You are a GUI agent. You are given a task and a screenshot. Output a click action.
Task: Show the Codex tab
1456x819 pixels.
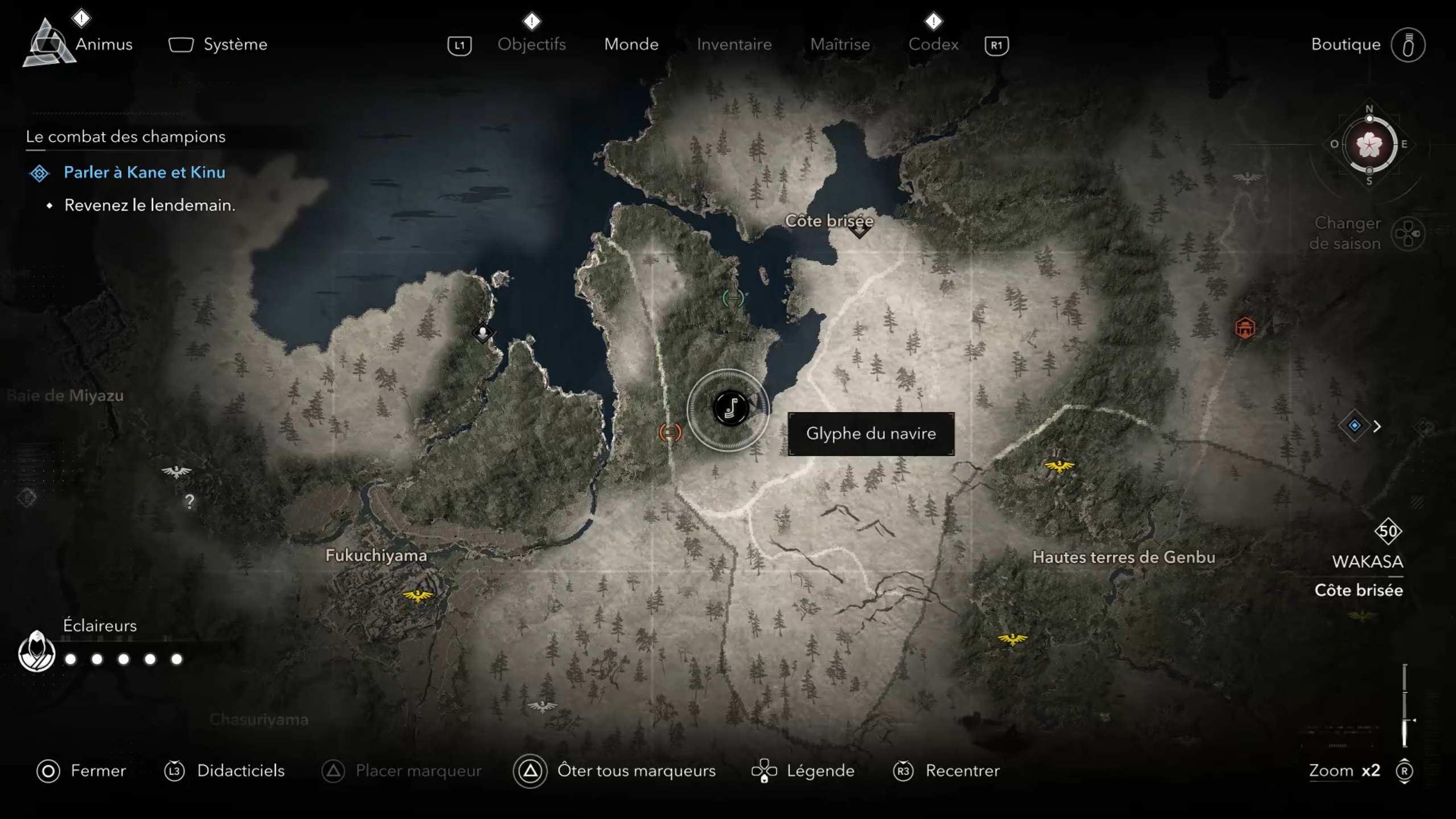tap(933, 44)
